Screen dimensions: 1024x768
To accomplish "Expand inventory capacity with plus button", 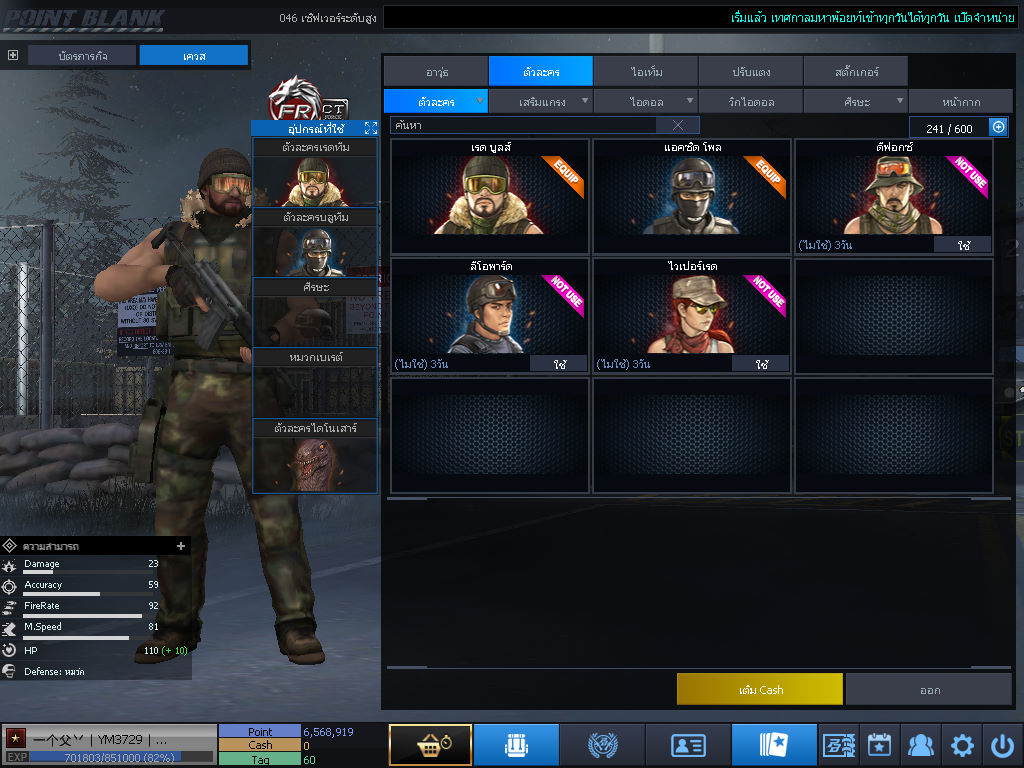I will (x=998, y=127).
